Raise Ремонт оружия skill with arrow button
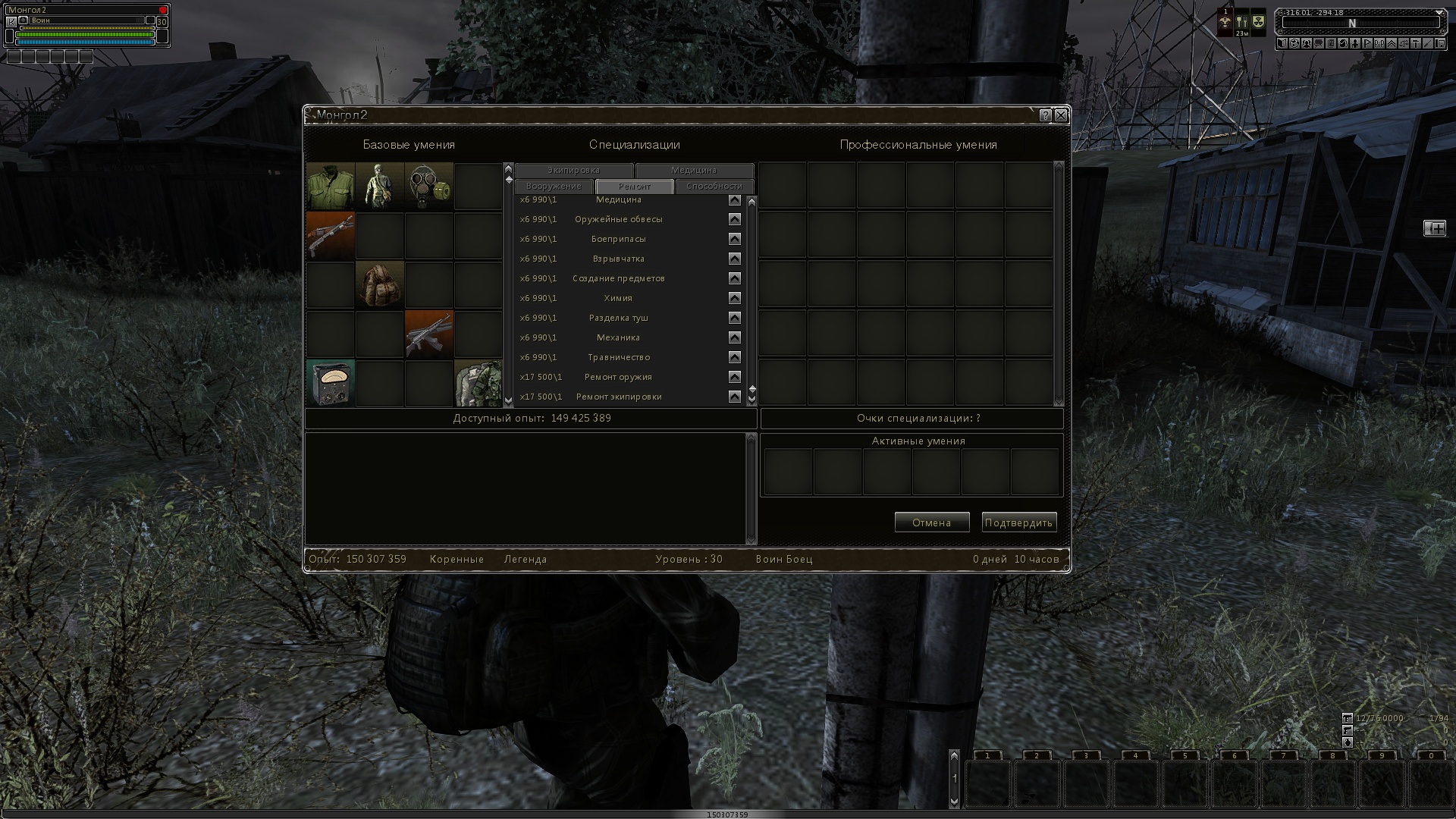This screenshot has height=819, width=1456. click(x=734, y=377)
